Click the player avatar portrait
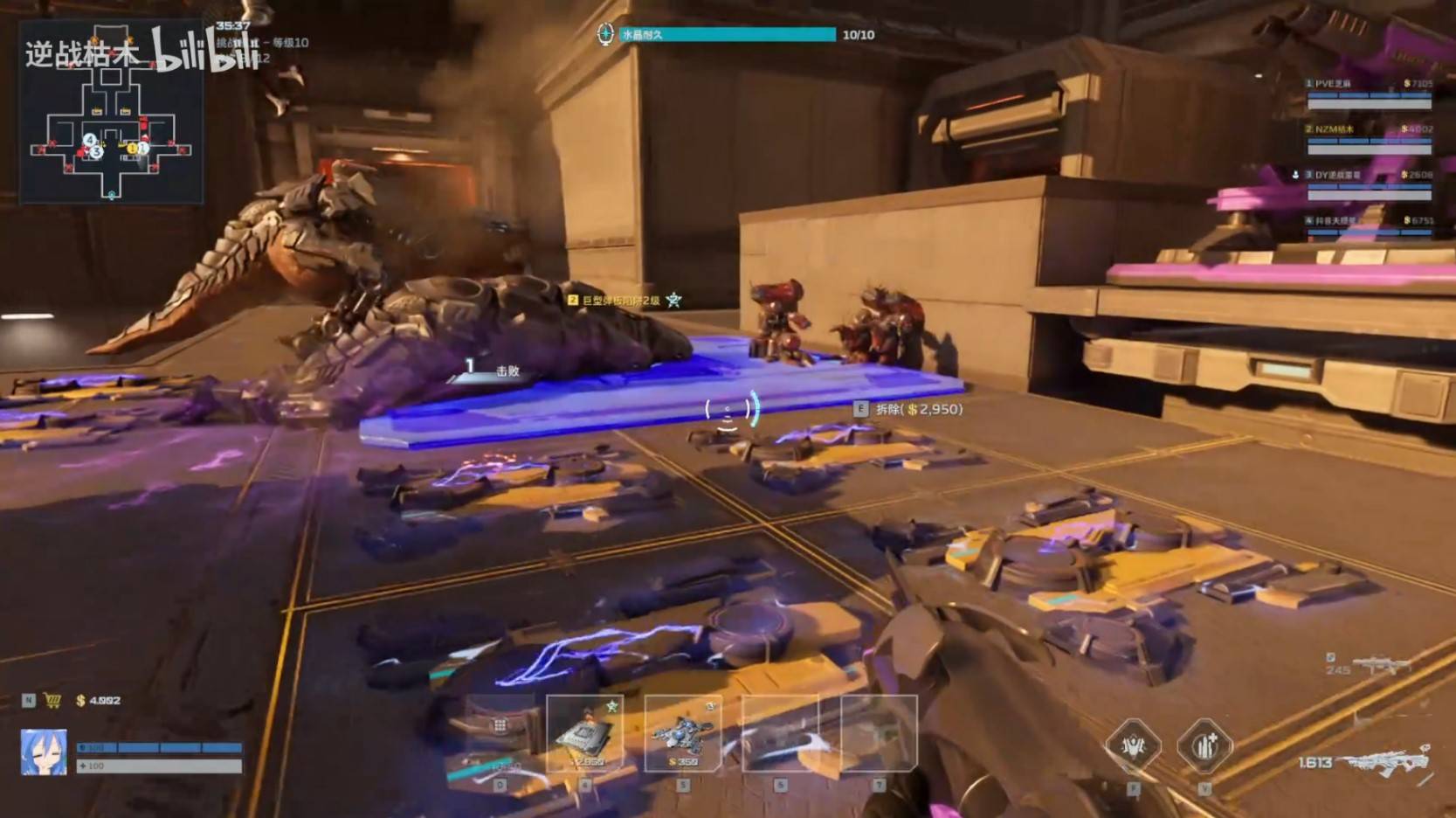 (x=44, y=752)
